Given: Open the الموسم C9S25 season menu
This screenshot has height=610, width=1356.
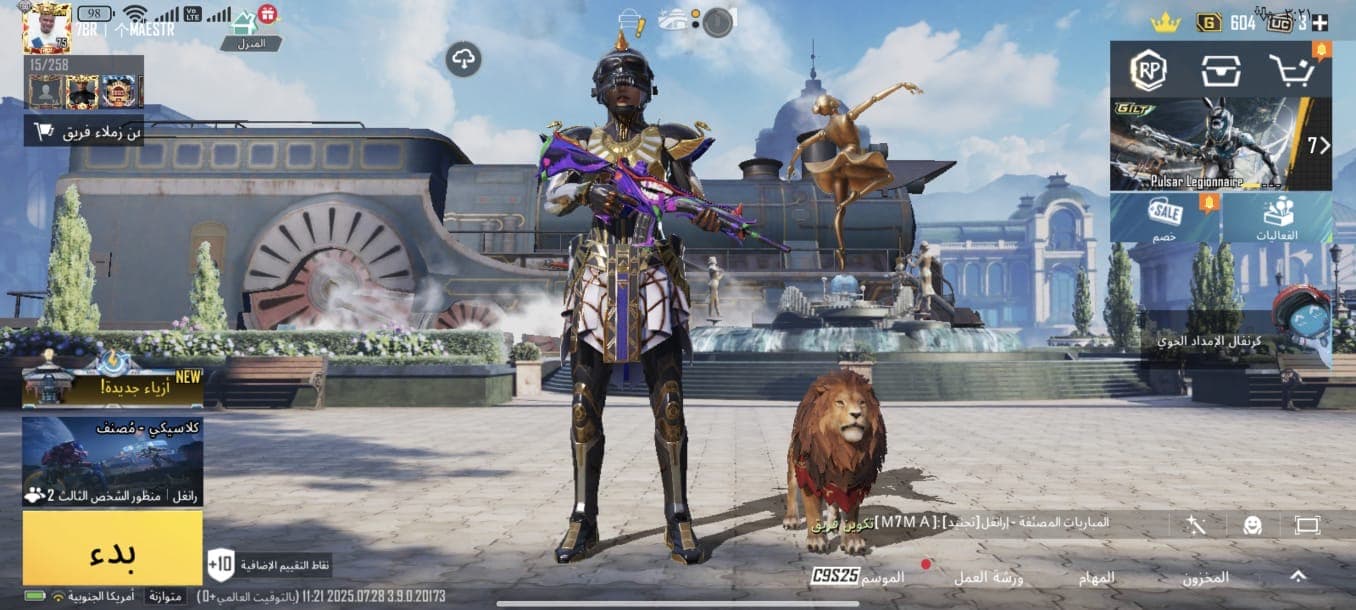Looking at the screenshot, I should 858,577.
